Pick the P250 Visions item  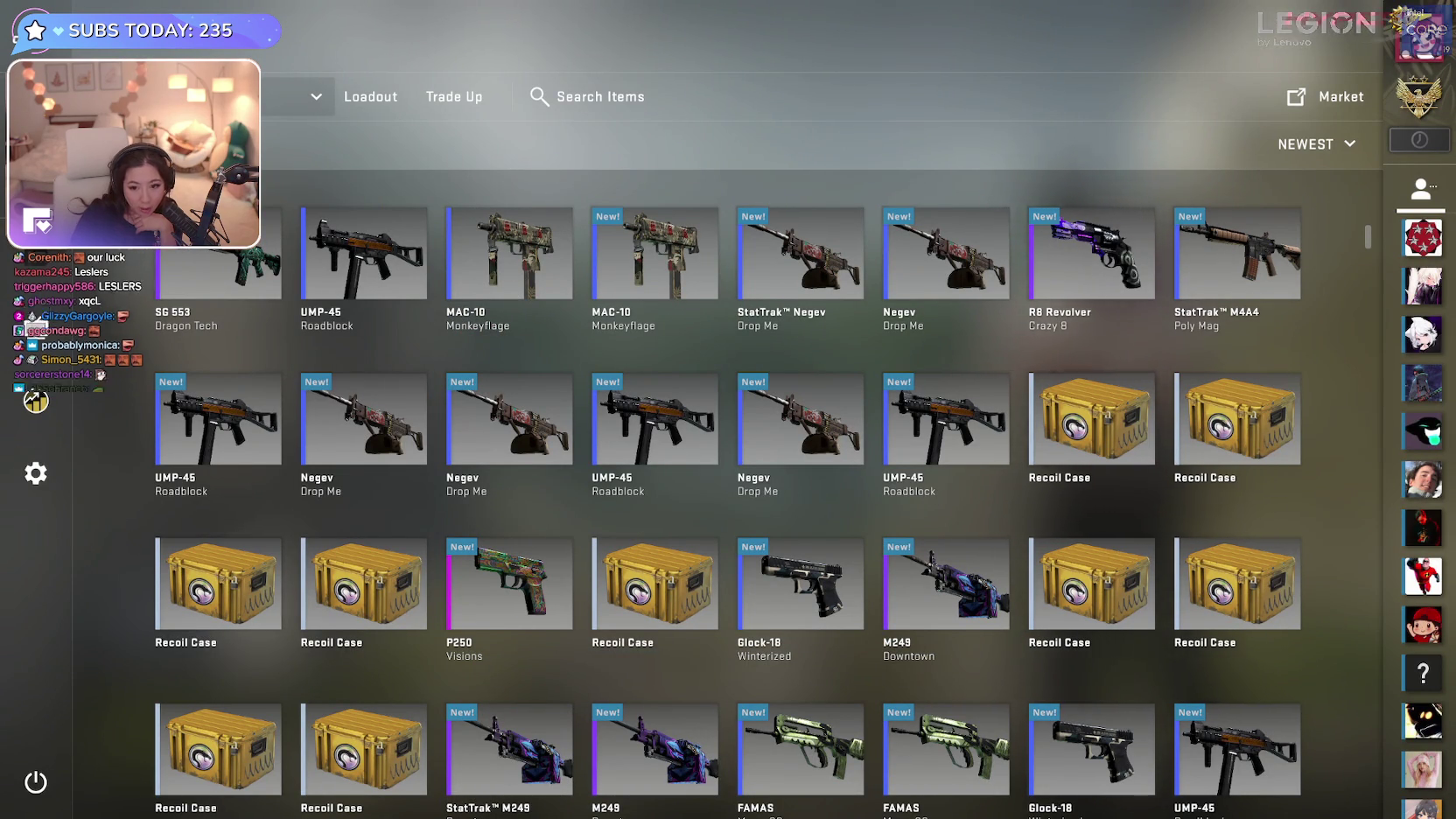[x=509, y=584]
